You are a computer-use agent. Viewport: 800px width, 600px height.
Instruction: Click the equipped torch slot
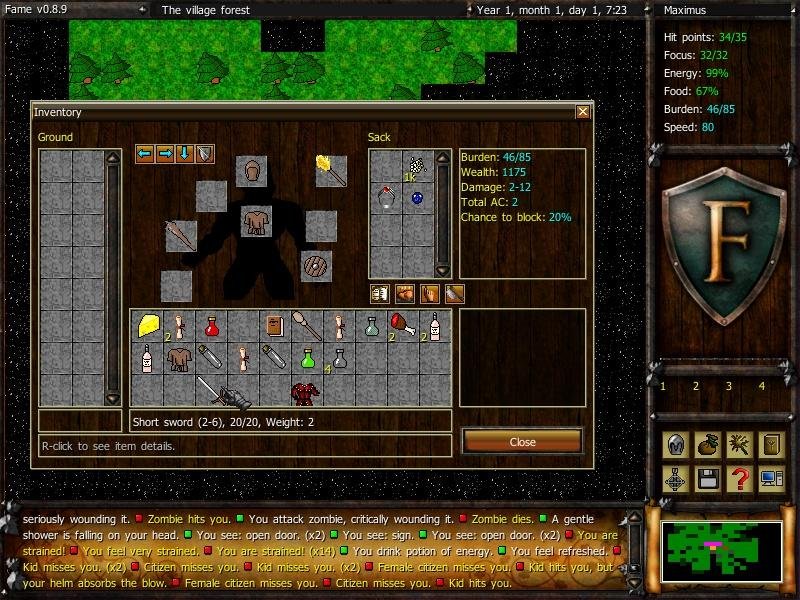tap(330, 170)
